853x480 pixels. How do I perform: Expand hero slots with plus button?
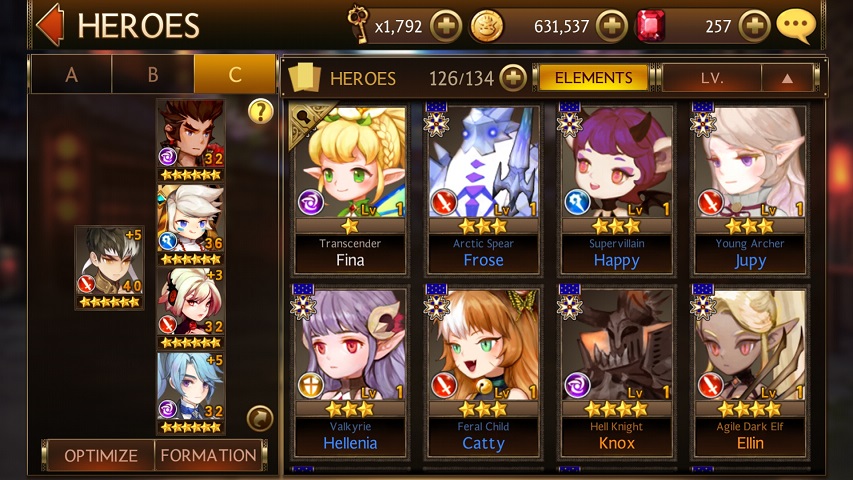[x=513, y=78]
